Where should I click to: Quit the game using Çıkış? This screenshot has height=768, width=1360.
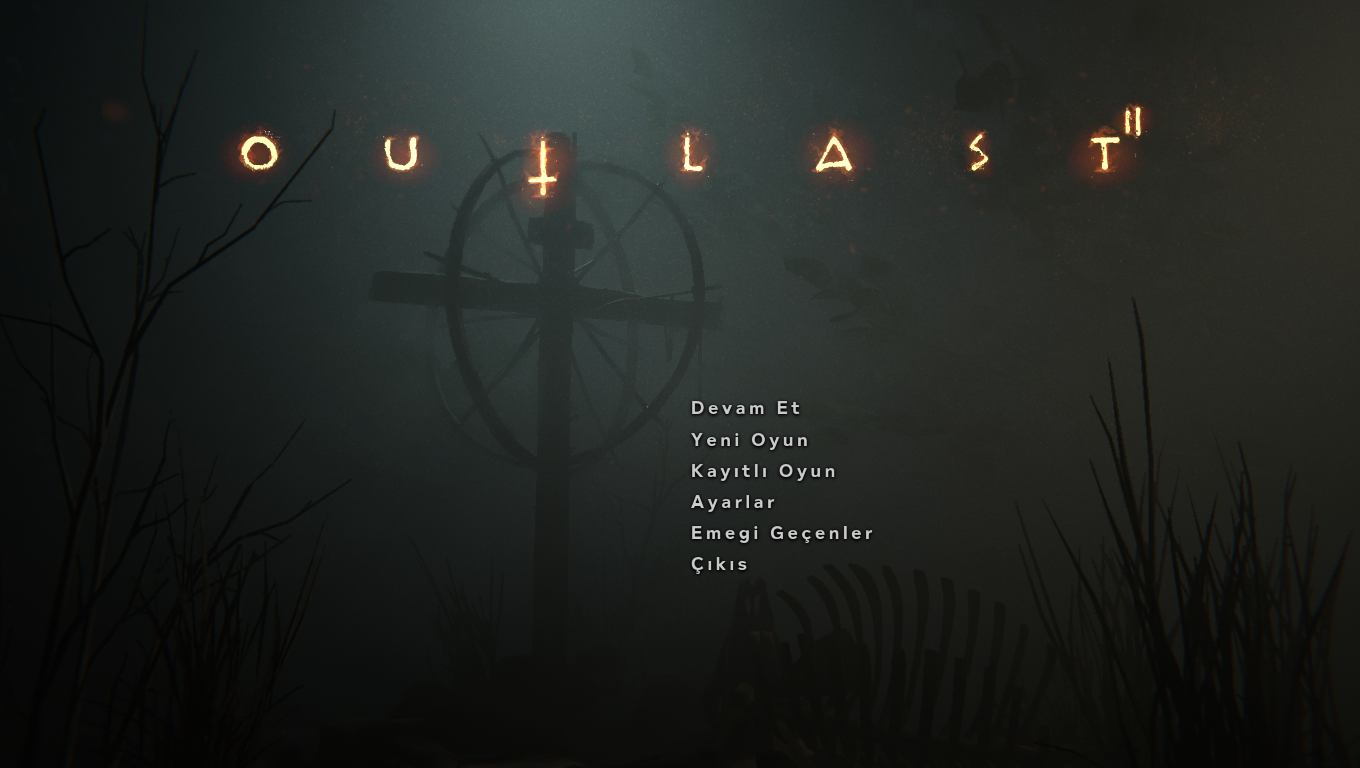(718, 564)
